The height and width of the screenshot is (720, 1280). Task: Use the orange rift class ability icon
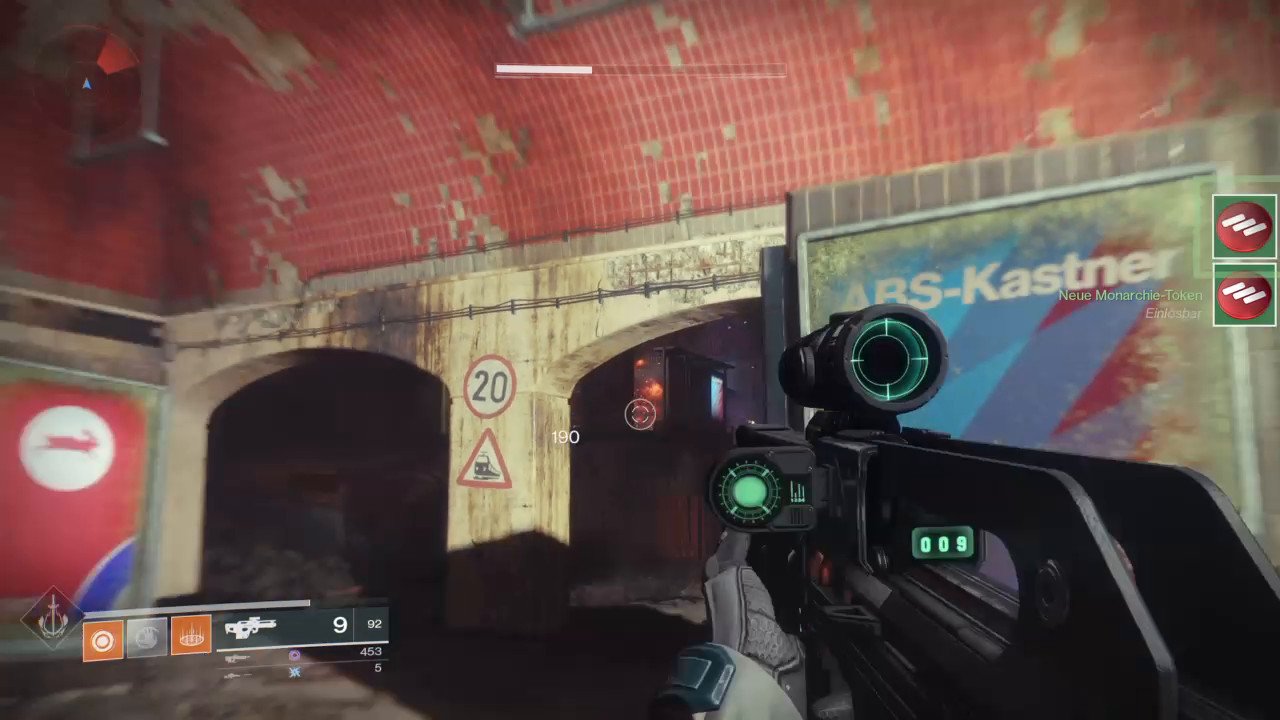pos(191,636)
